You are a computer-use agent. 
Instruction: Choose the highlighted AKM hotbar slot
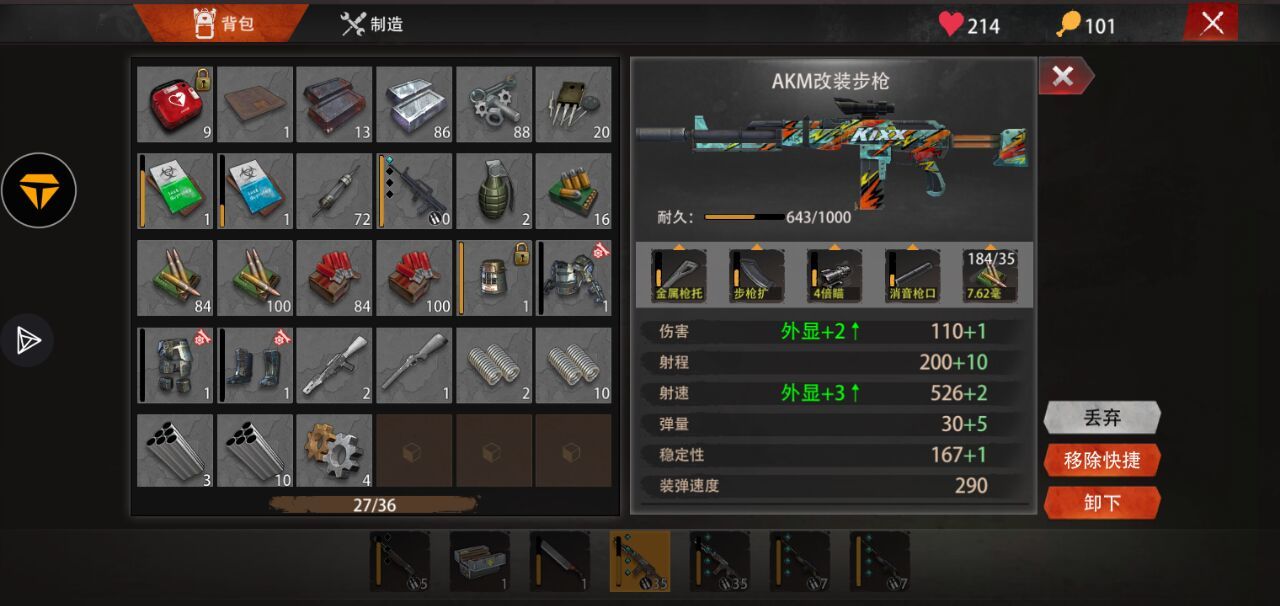tap(640, 561)
